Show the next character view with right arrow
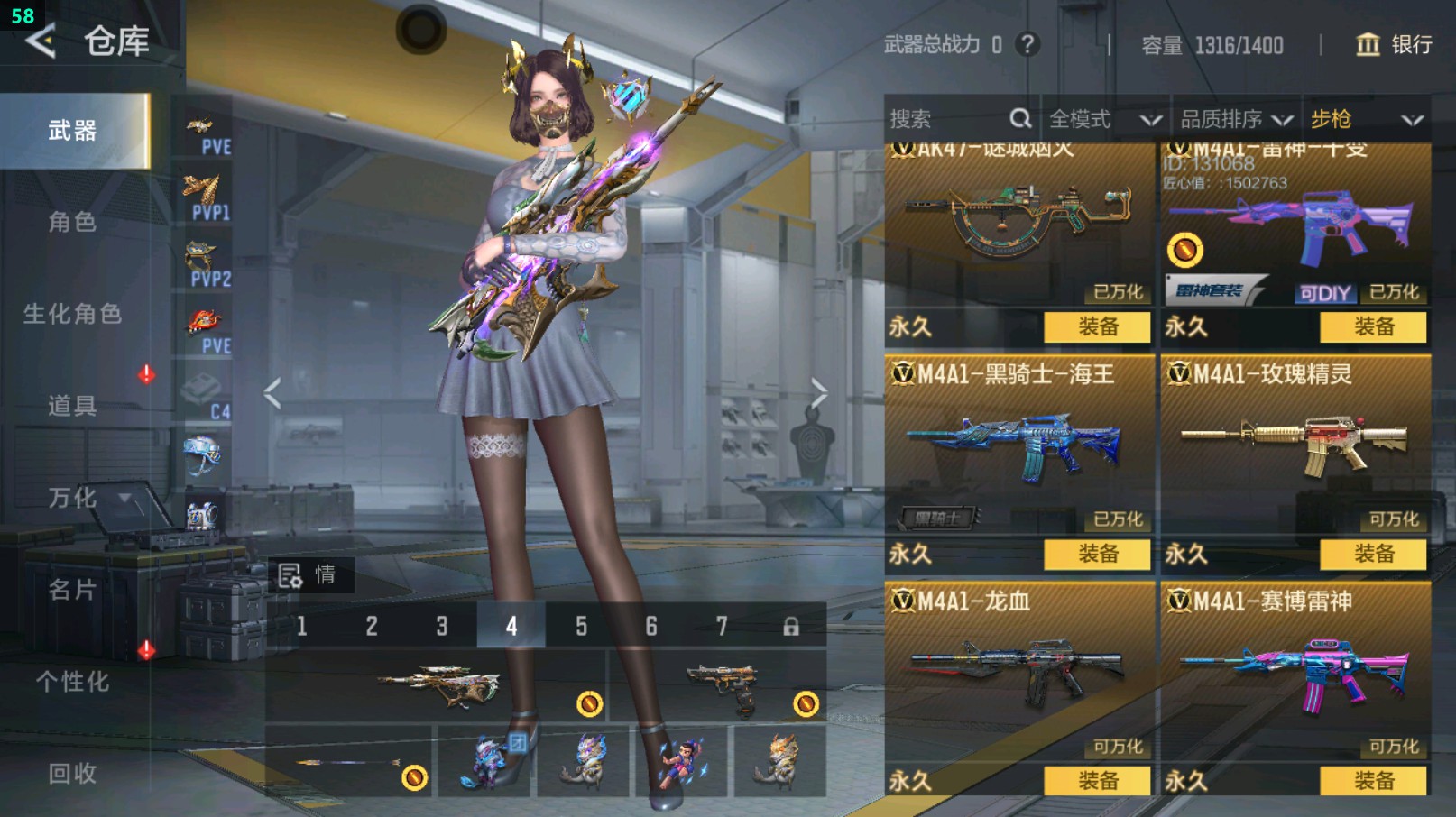This screenshot has width=1456, height=817. [818, 393]
